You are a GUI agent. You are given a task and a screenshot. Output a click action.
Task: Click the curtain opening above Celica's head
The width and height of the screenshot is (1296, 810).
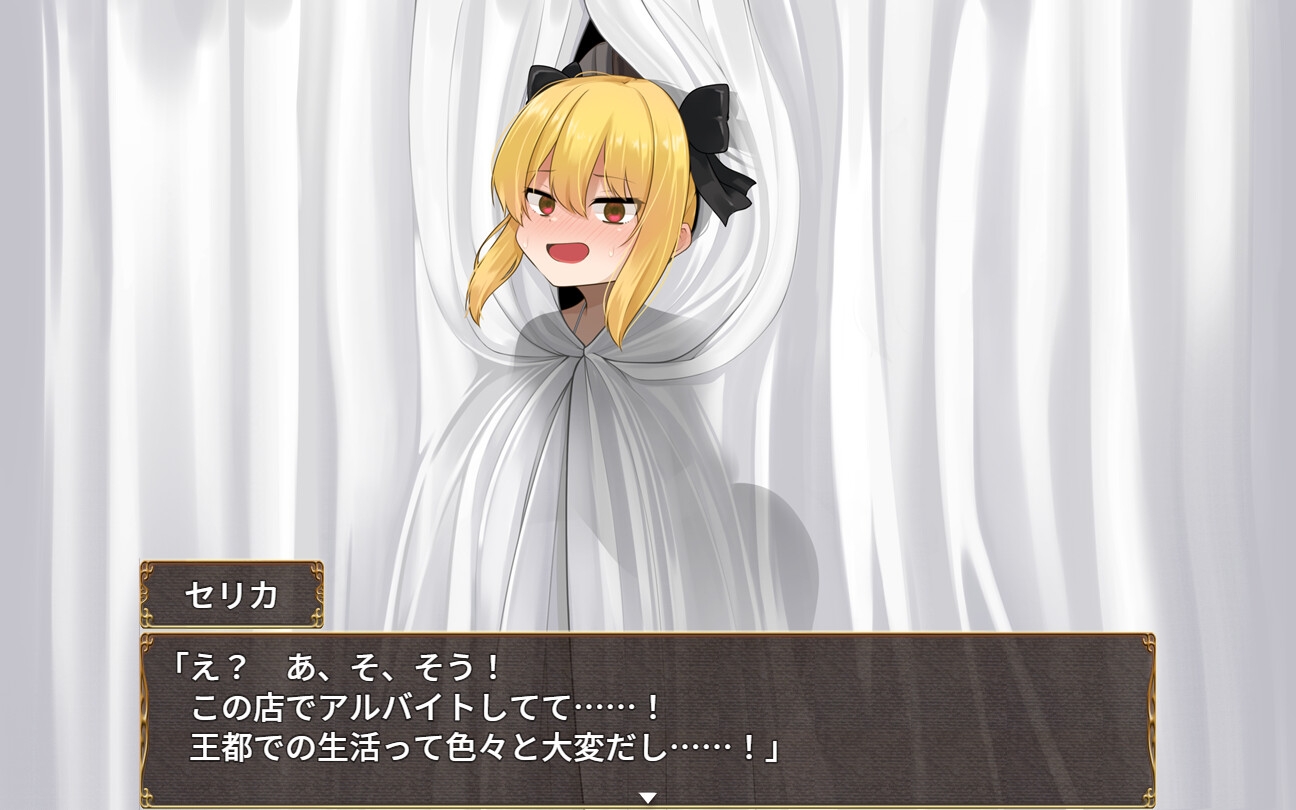click(x=595, y=35)
